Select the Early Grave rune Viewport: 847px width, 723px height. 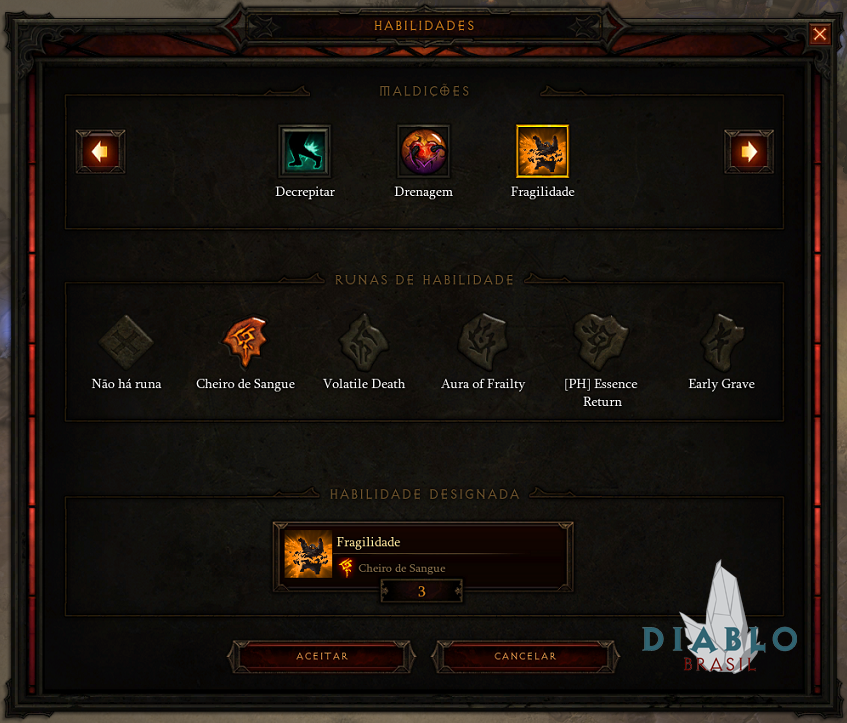(721, 343)
